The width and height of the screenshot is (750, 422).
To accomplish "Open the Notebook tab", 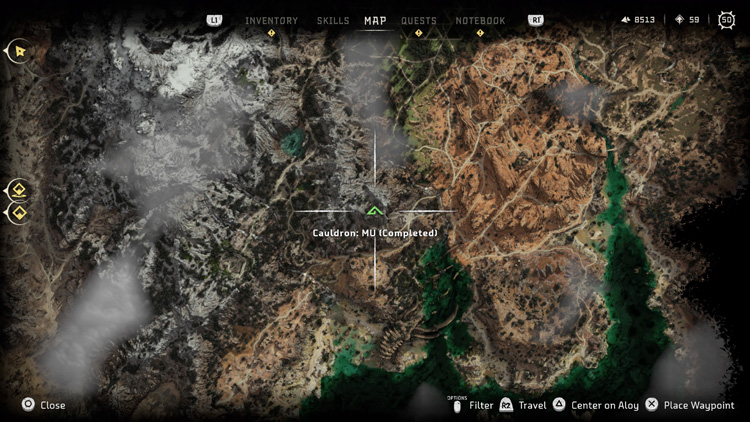I will point(480,20).
